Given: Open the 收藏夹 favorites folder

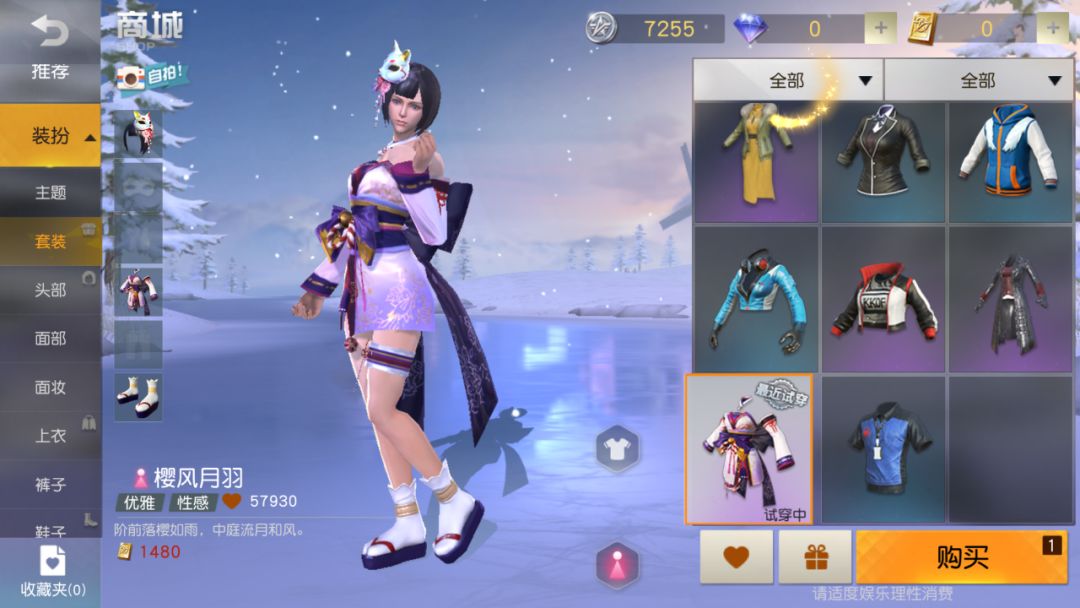Looking at the screenshot, I should tap(52, 572).
